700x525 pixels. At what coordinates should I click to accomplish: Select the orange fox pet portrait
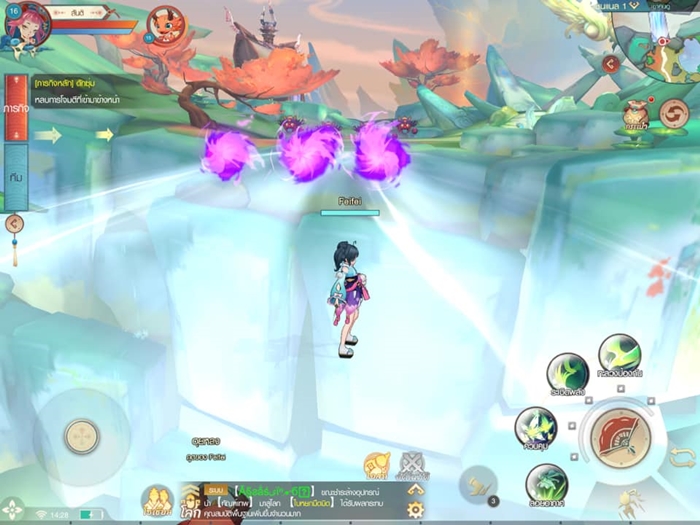tap(165, 25)
